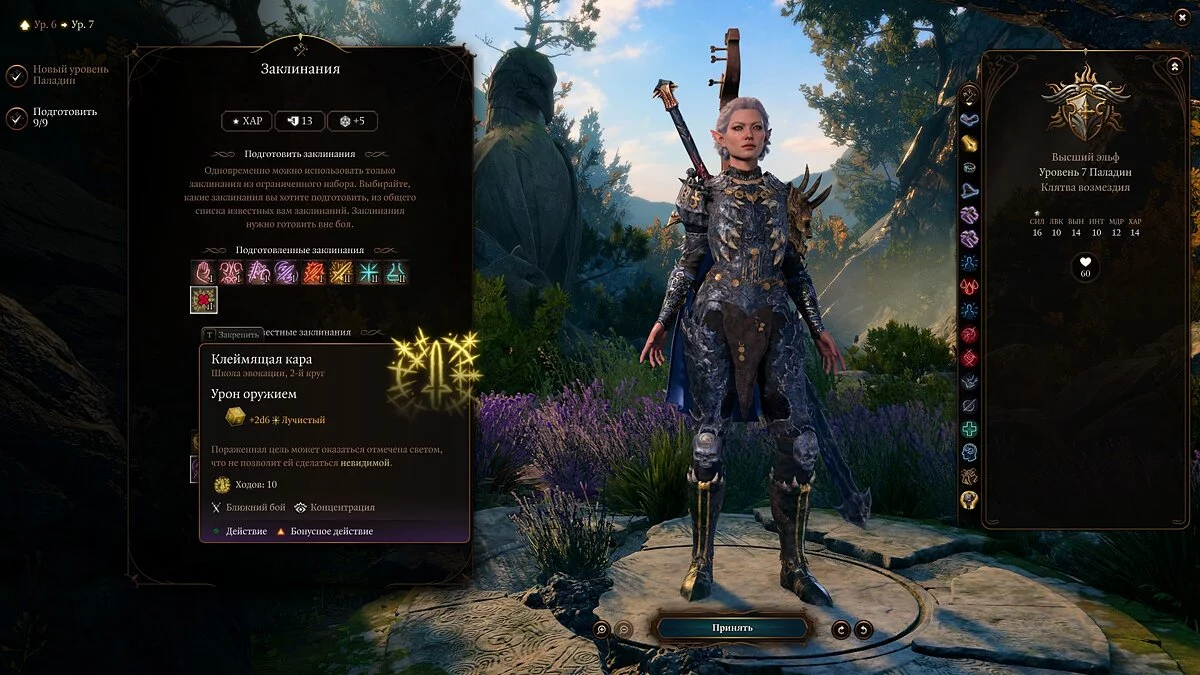Click the ХАР spellcasting ability badge
This screenshot has height=675, width=1200.
pyautogui.click(x=245, y=121)
